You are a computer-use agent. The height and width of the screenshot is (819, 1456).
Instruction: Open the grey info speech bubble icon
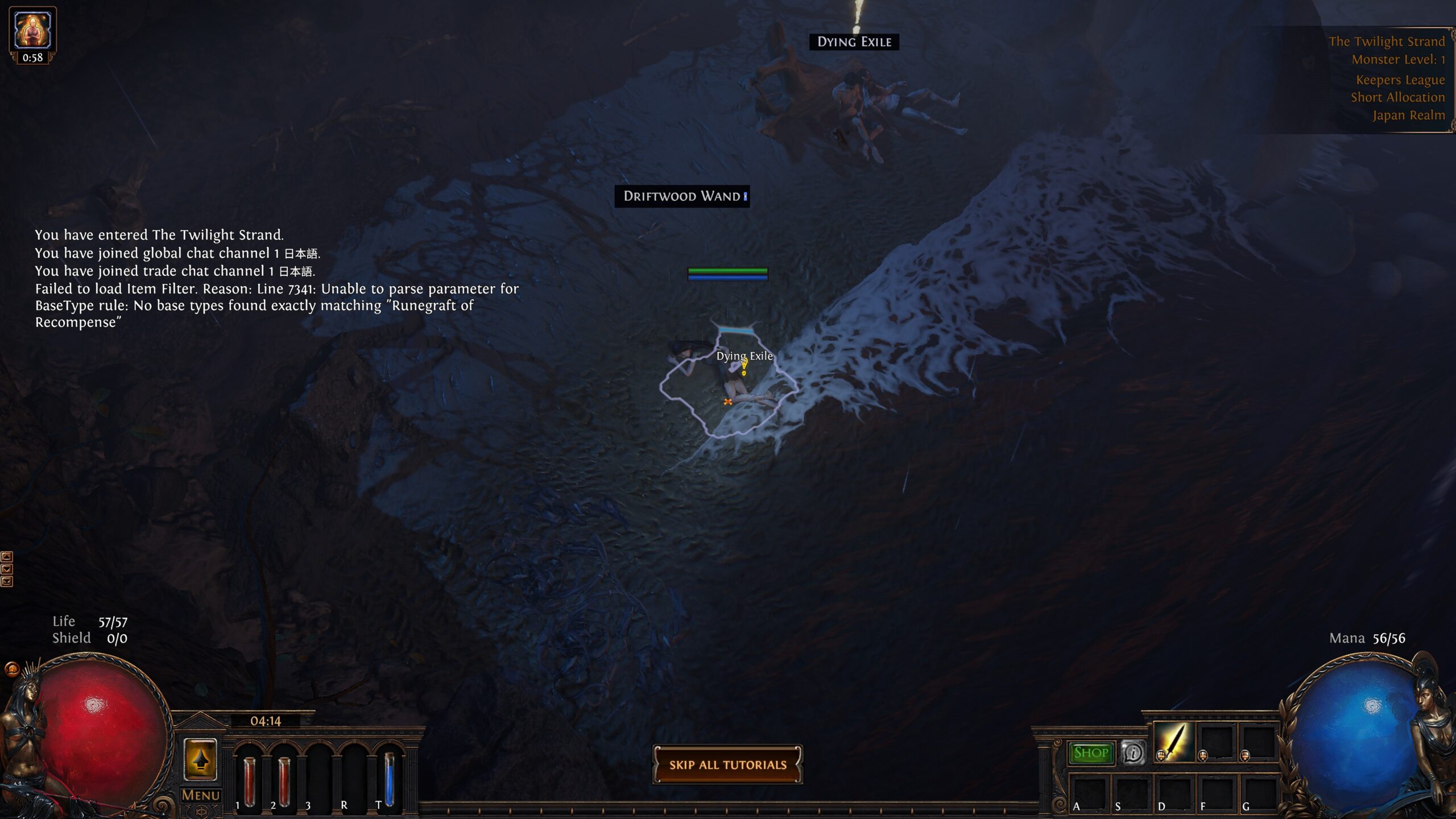pyautogui.click(x=1133, y=753)
